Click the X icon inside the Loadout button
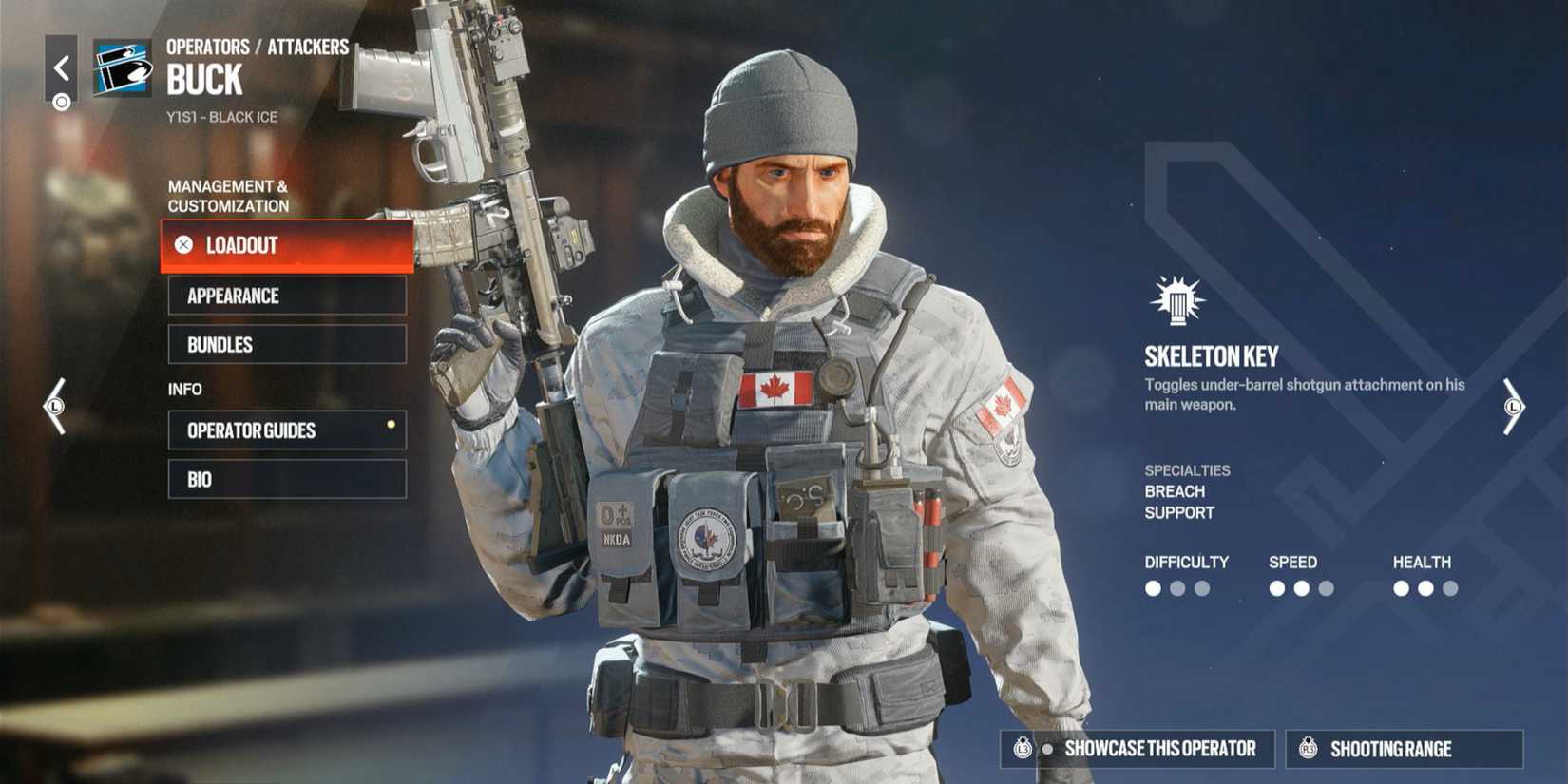 point(182,245)
